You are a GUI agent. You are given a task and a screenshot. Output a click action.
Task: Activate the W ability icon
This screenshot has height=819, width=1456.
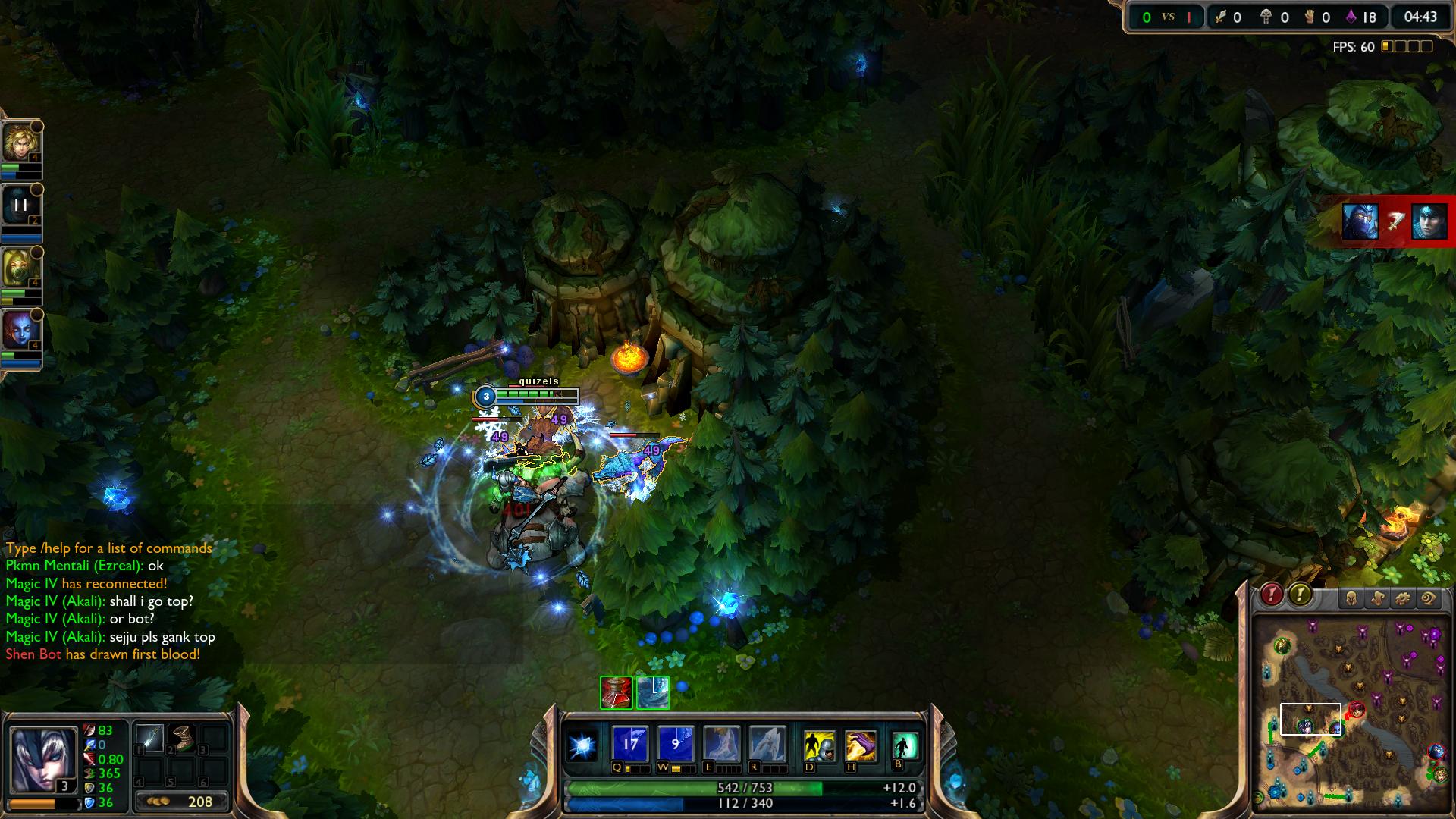(x=675, y=744)
